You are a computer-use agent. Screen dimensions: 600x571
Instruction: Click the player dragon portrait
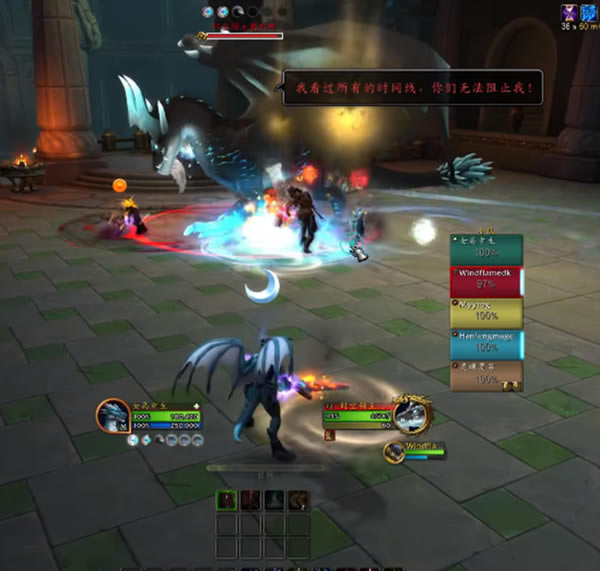coord(113,416)
